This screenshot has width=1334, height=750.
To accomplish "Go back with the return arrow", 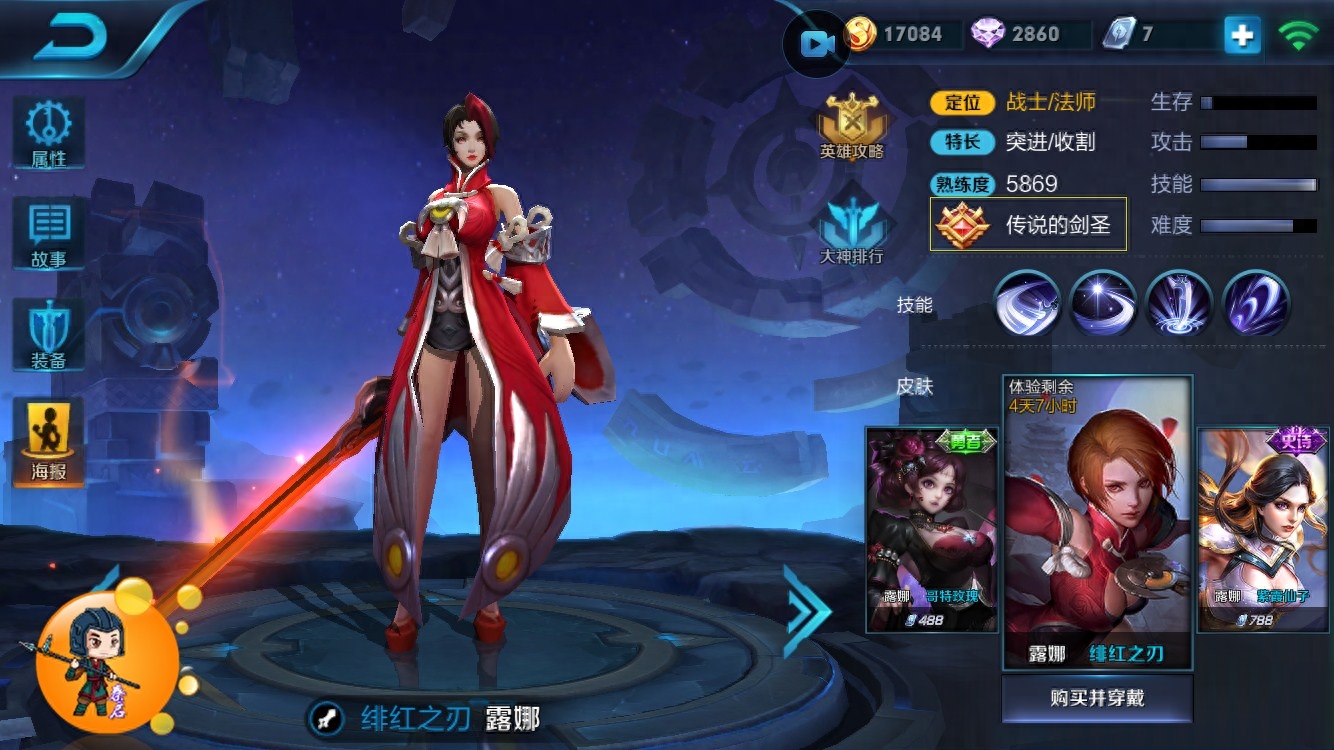I will [72, 38].
